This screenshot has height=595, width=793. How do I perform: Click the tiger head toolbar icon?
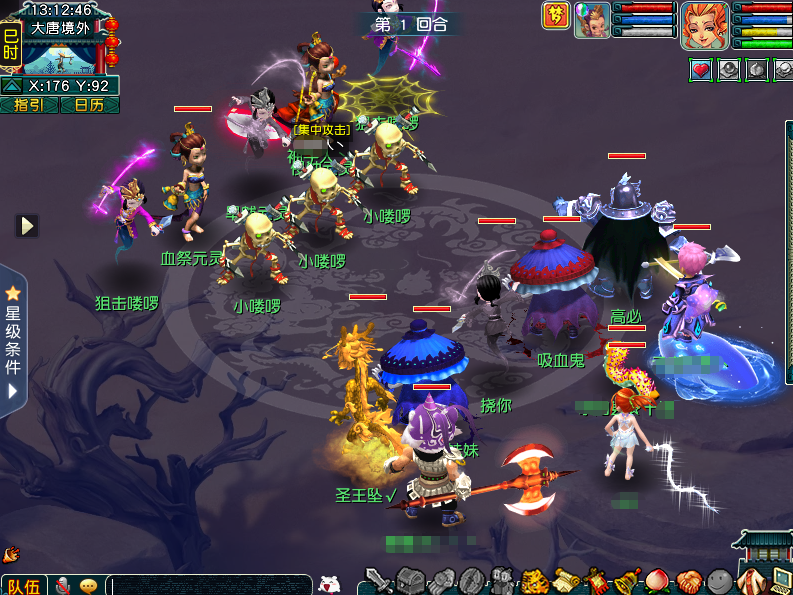coord(534,580)
